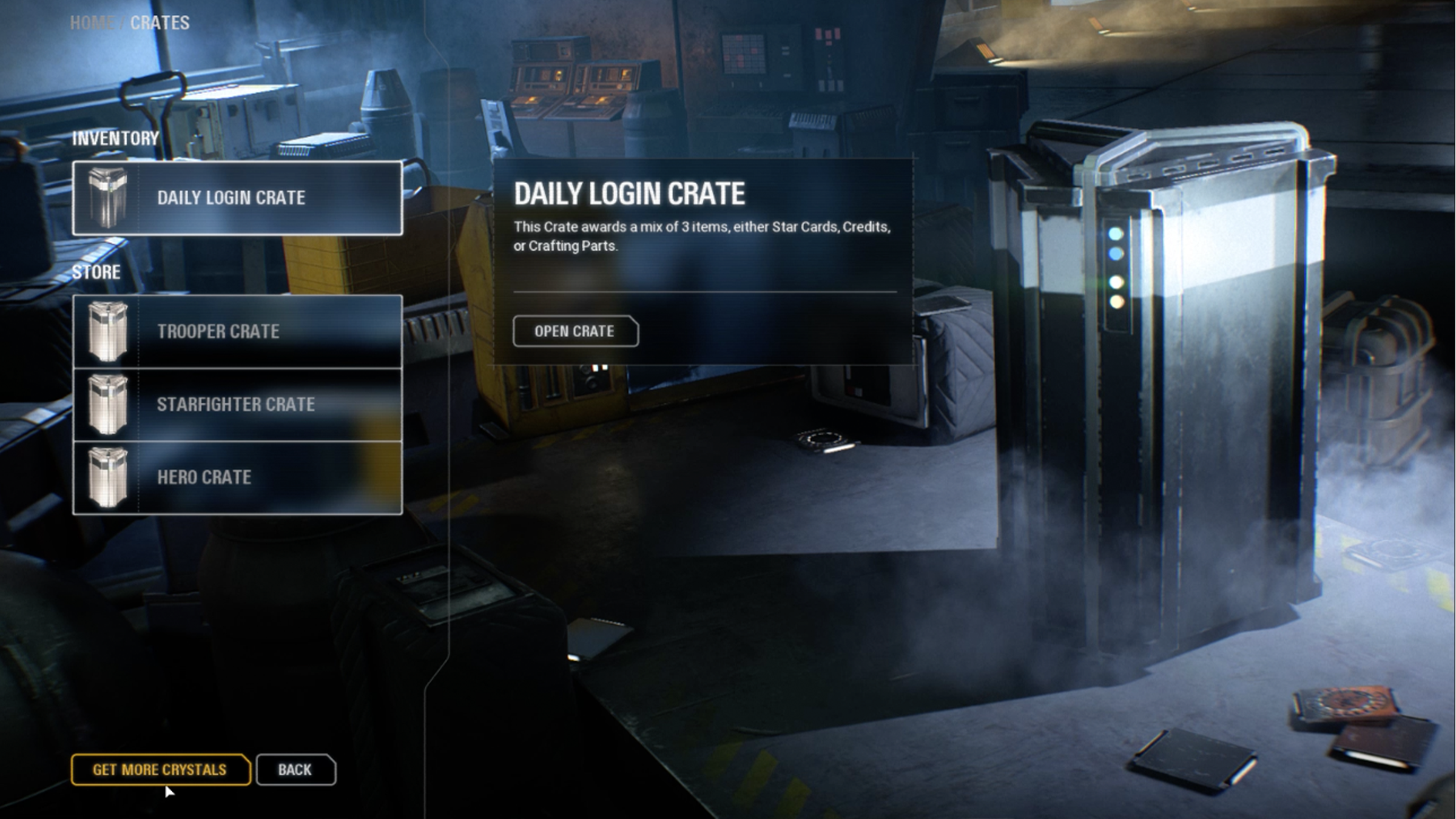
Task: Go back with the Back button
Action: pyautogui.click(x=295, y=770)
